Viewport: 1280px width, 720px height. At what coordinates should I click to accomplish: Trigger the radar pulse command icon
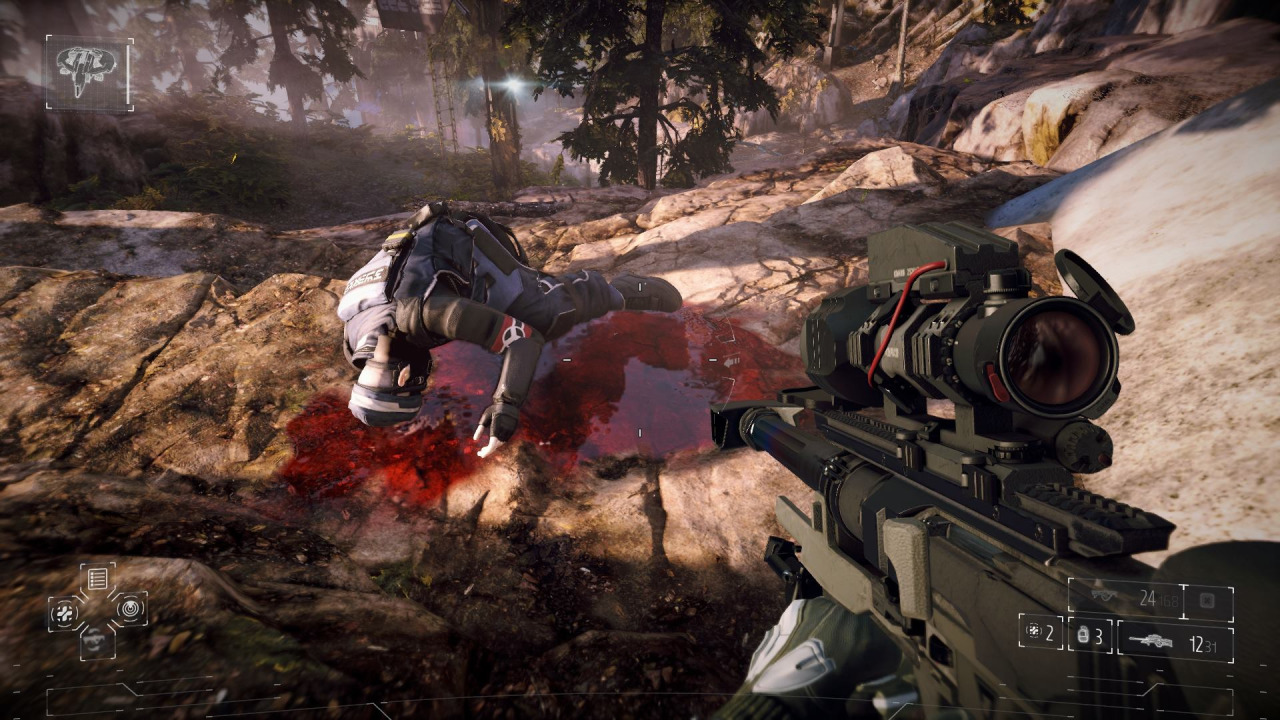coord(130,607)
